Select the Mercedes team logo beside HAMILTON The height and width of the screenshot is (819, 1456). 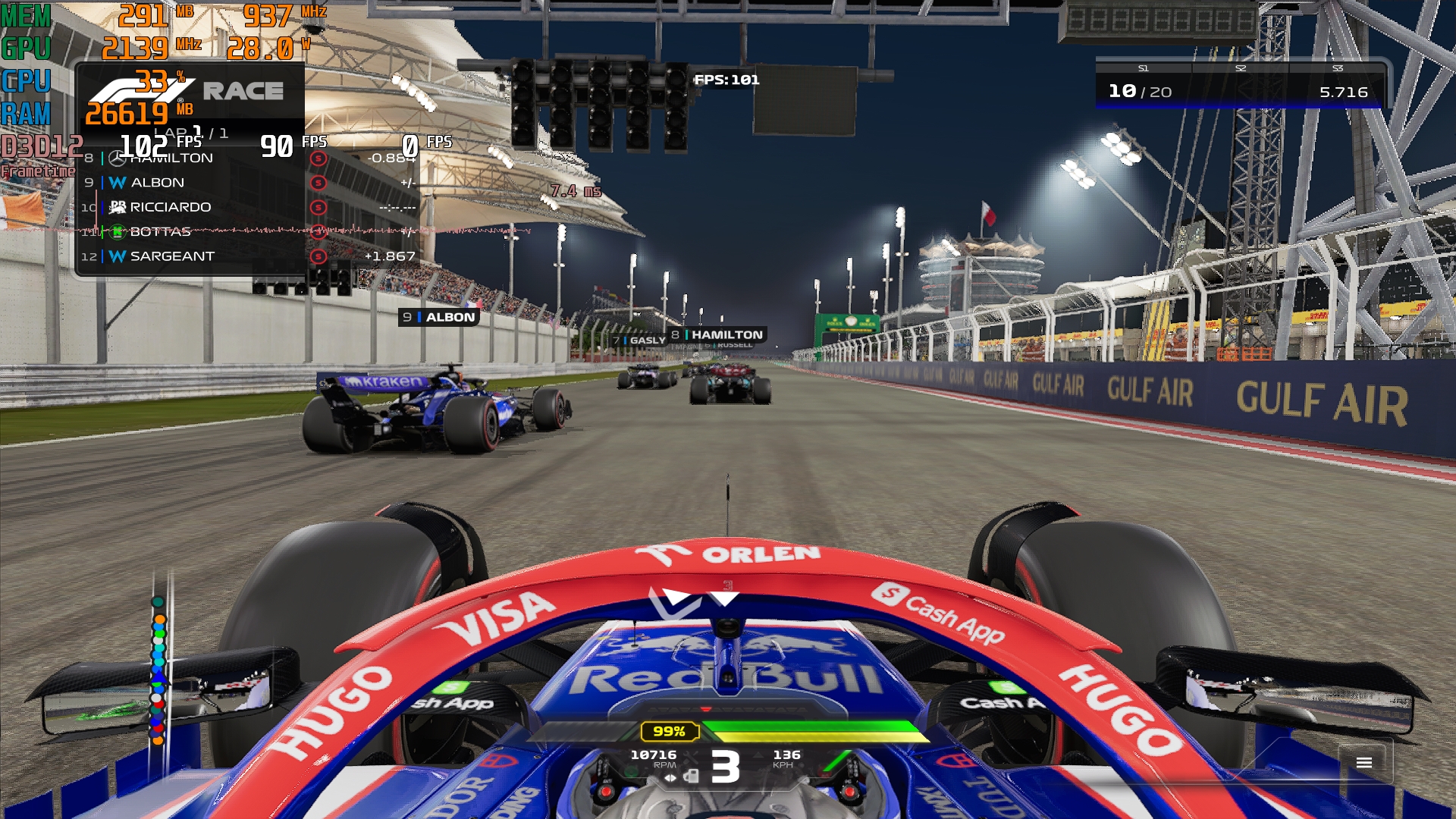click(x=116, y=158)
